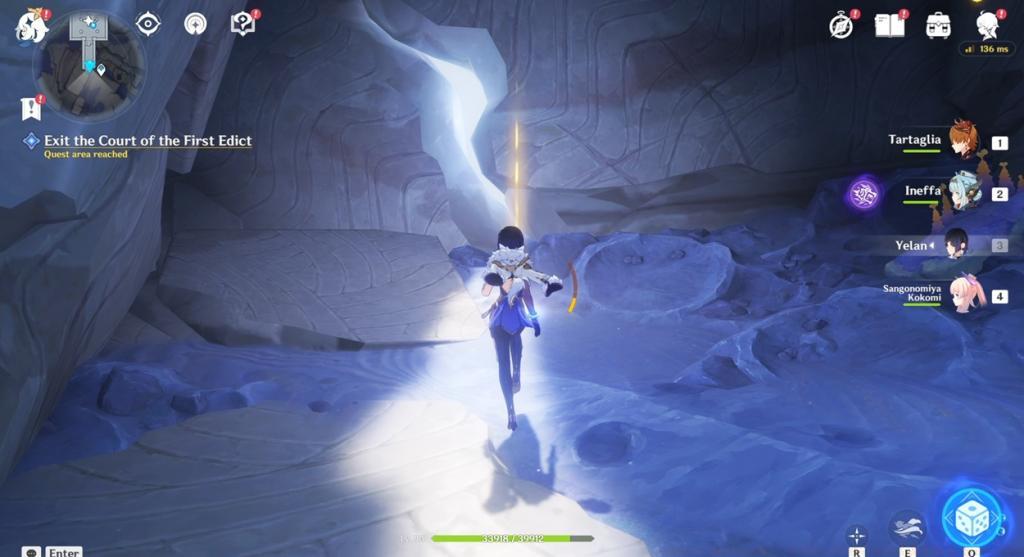The width and height of the screenshot is (1024, 557).
Task: Click the bookmark banner notice icon
Action: [x=30, y=108]
